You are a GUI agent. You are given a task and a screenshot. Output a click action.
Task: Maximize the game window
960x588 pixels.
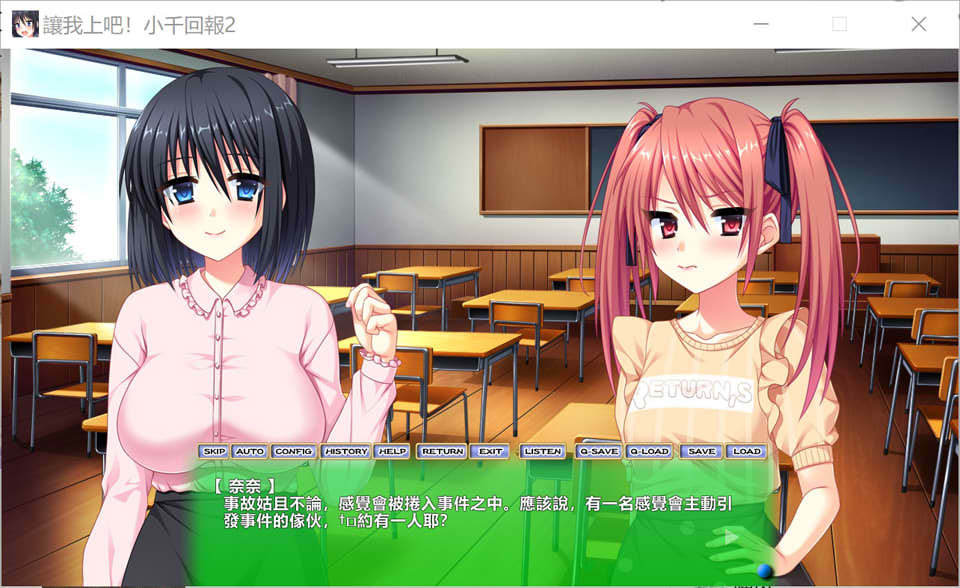click(840, 24)
